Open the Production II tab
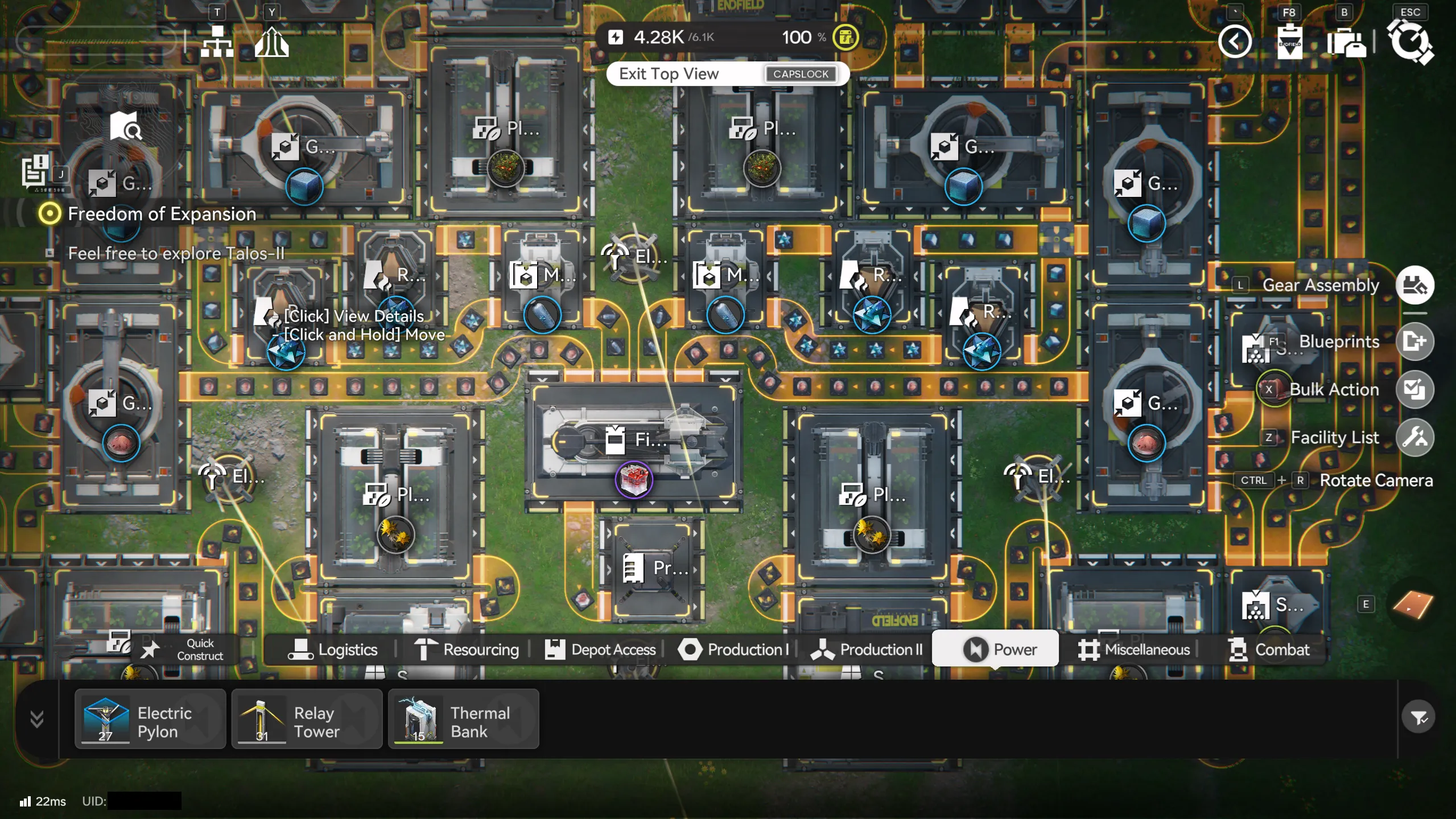 click(x=867, y=649)
